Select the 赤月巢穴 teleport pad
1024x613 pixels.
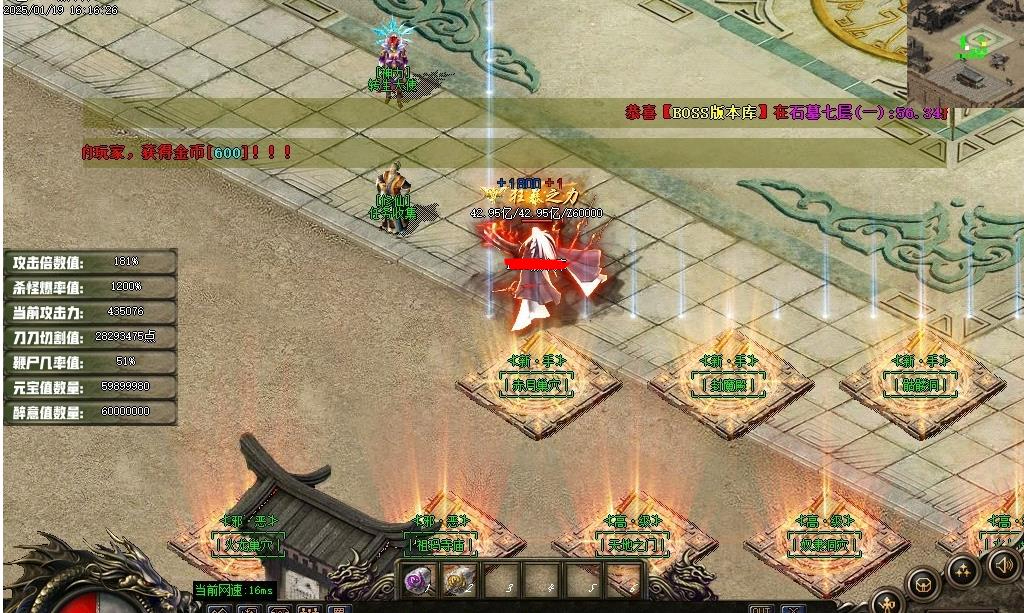537,384
